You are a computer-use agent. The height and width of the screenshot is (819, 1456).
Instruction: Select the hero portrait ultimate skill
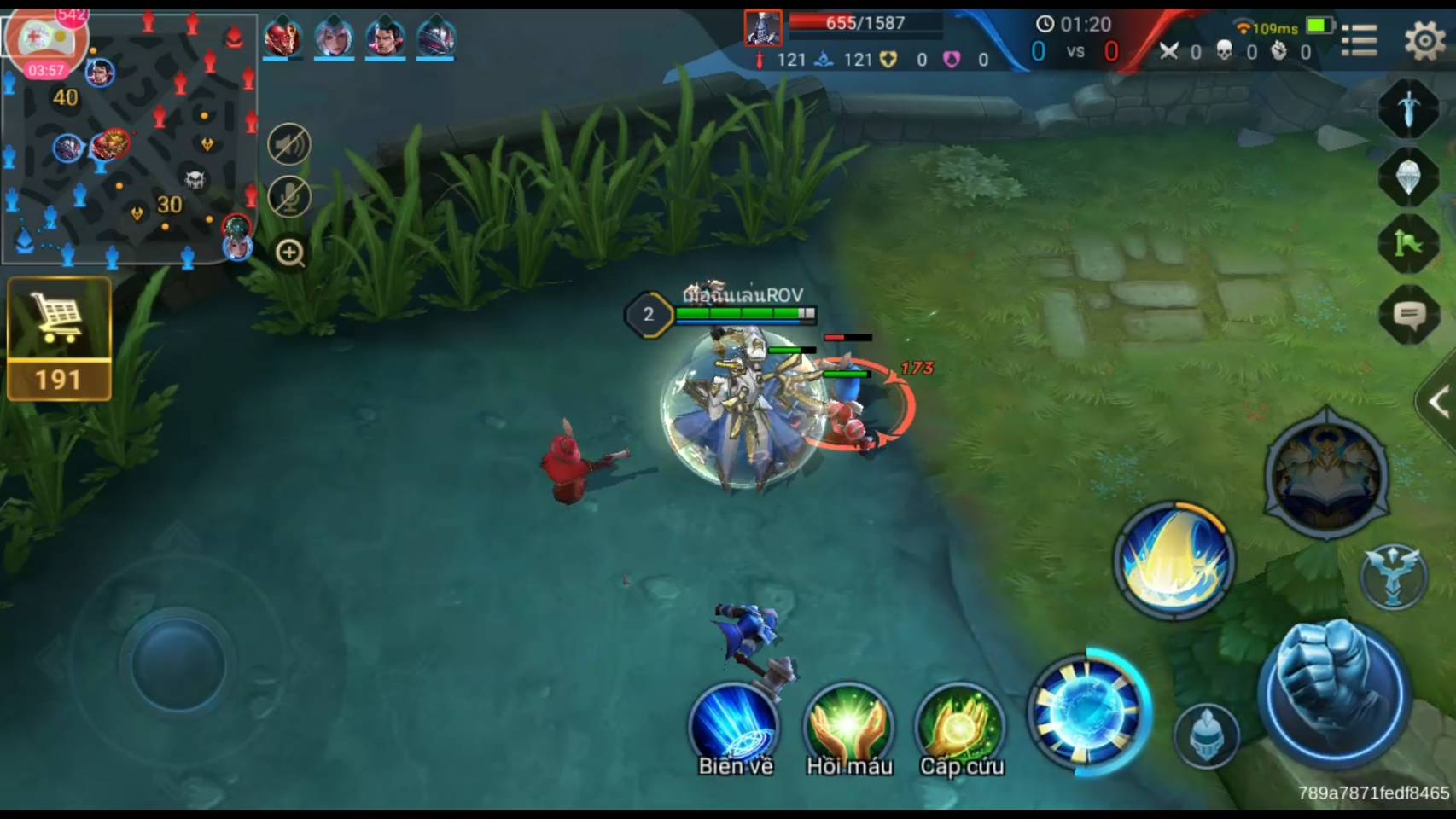click(x=1325, y=475)
